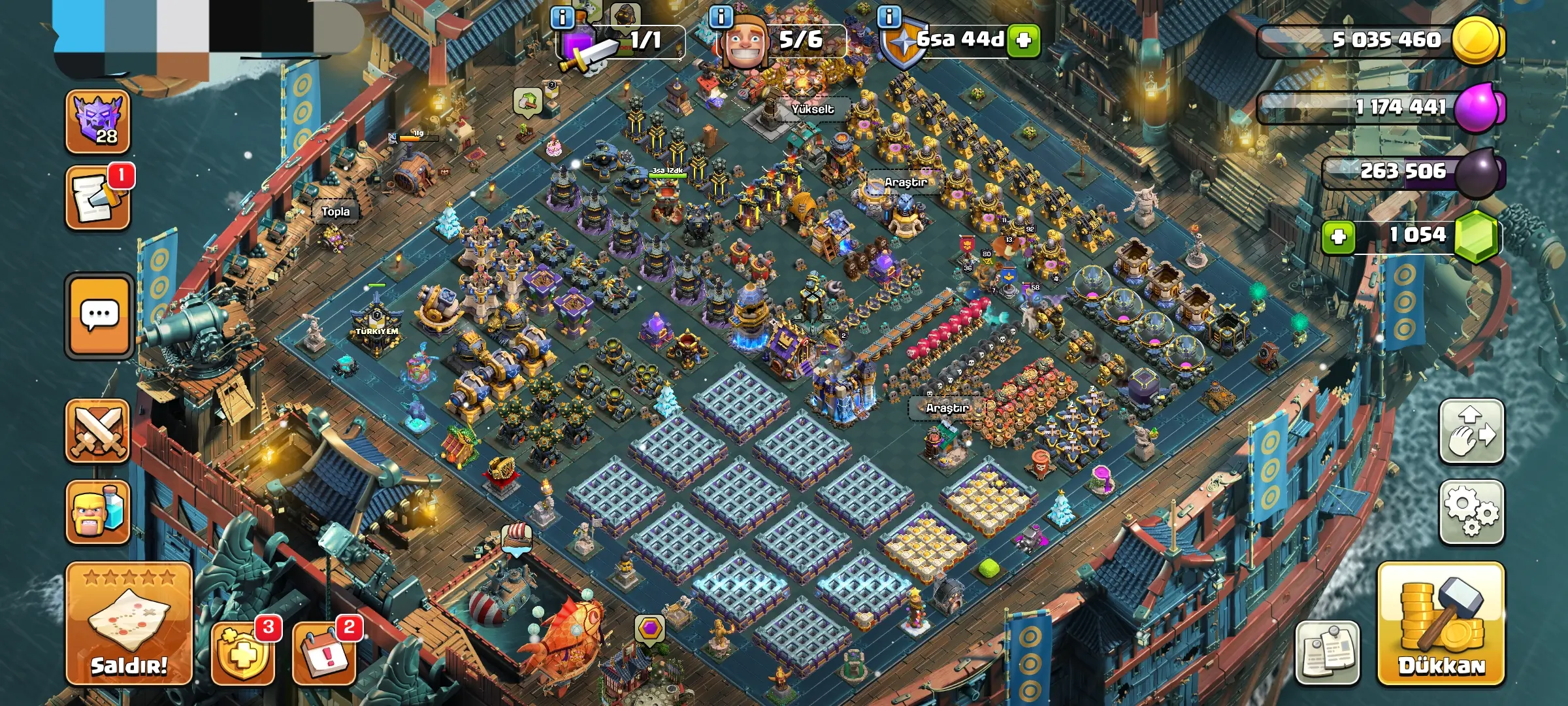
Task: Extend the shield timer with green plus
Action: [x=1024, y=41]
